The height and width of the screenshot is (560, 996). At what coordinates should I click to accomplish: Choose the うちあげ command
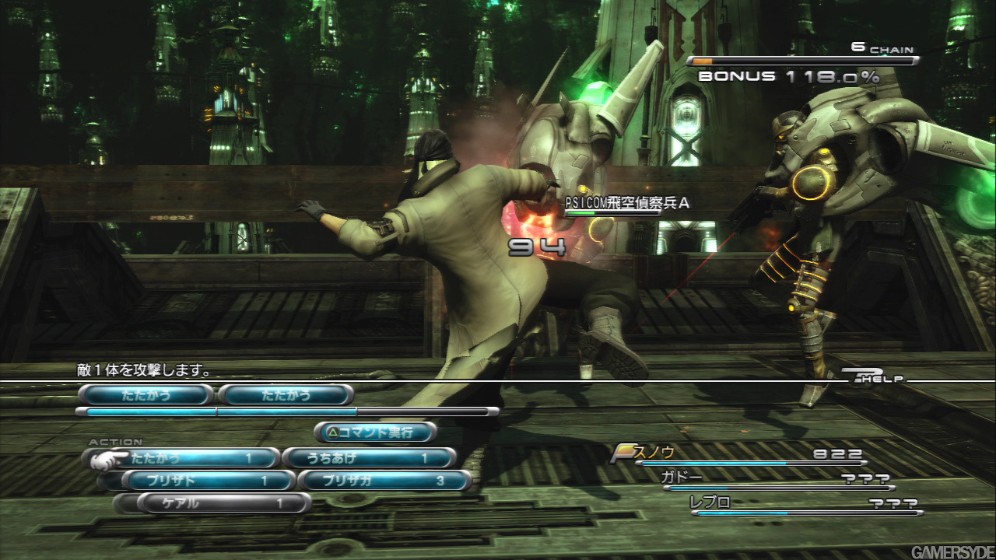click(369, 458)
